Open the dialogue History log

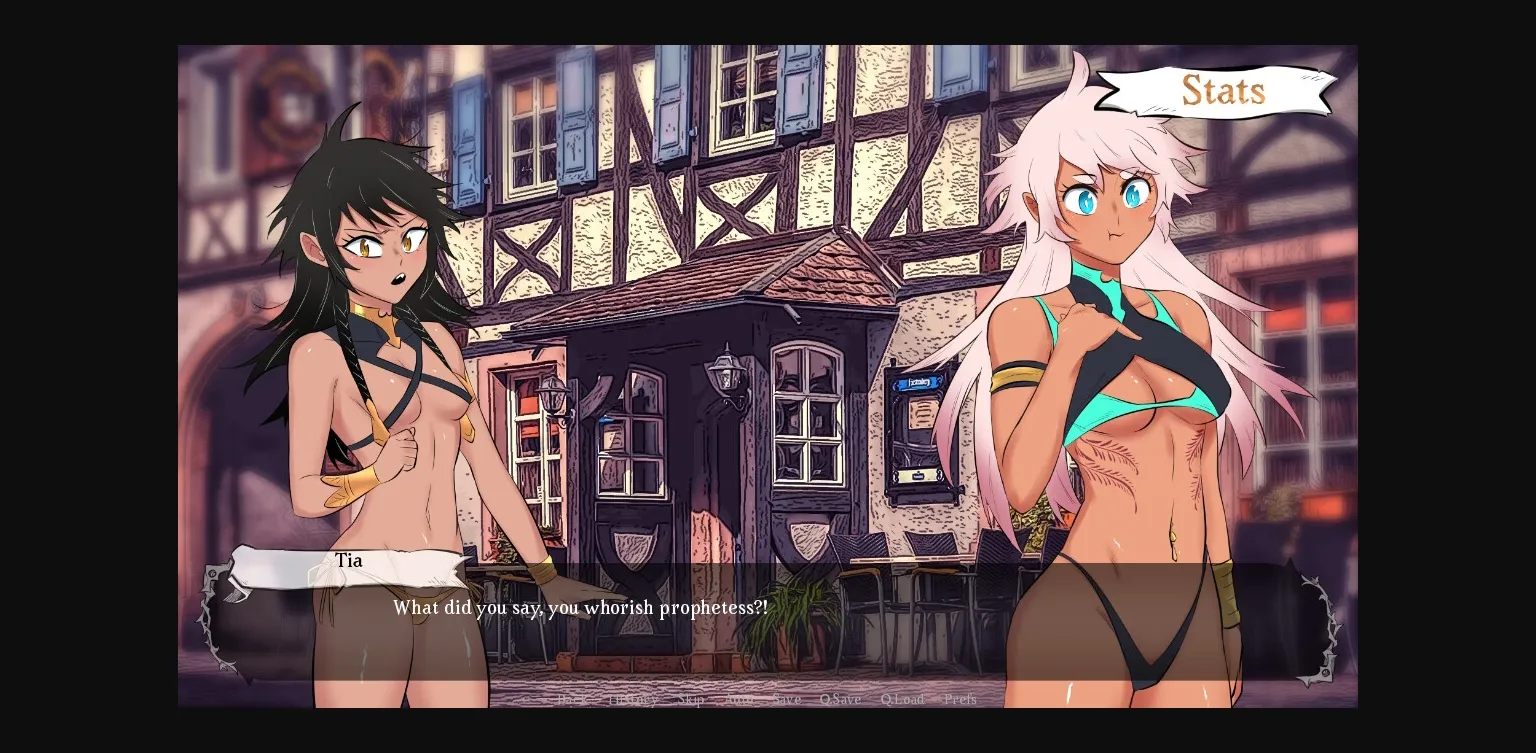[x=632, y=699]
